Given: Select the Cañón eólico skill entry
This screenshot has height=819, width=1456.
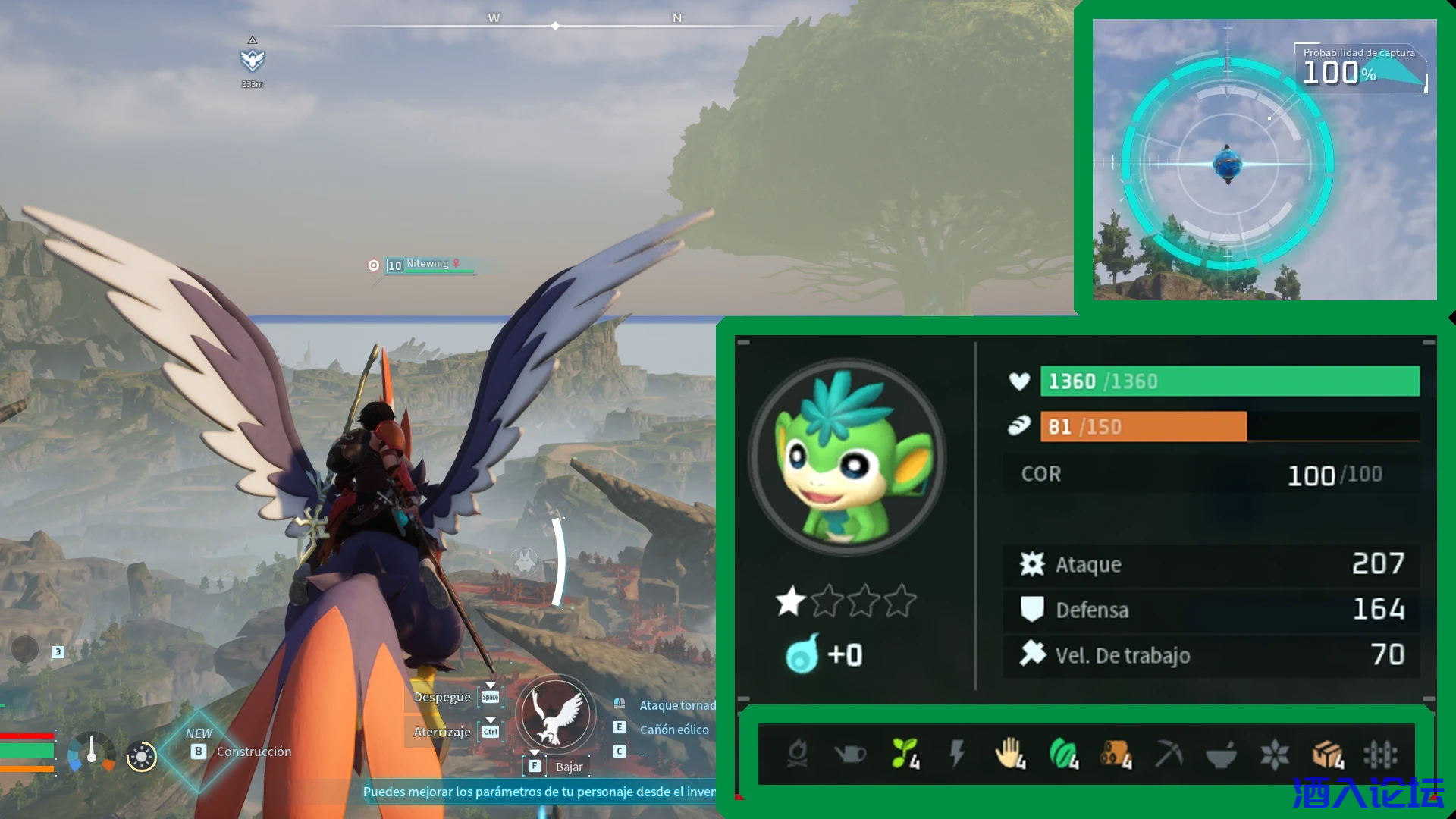Looking at the screenshot, I should (673, 730).
